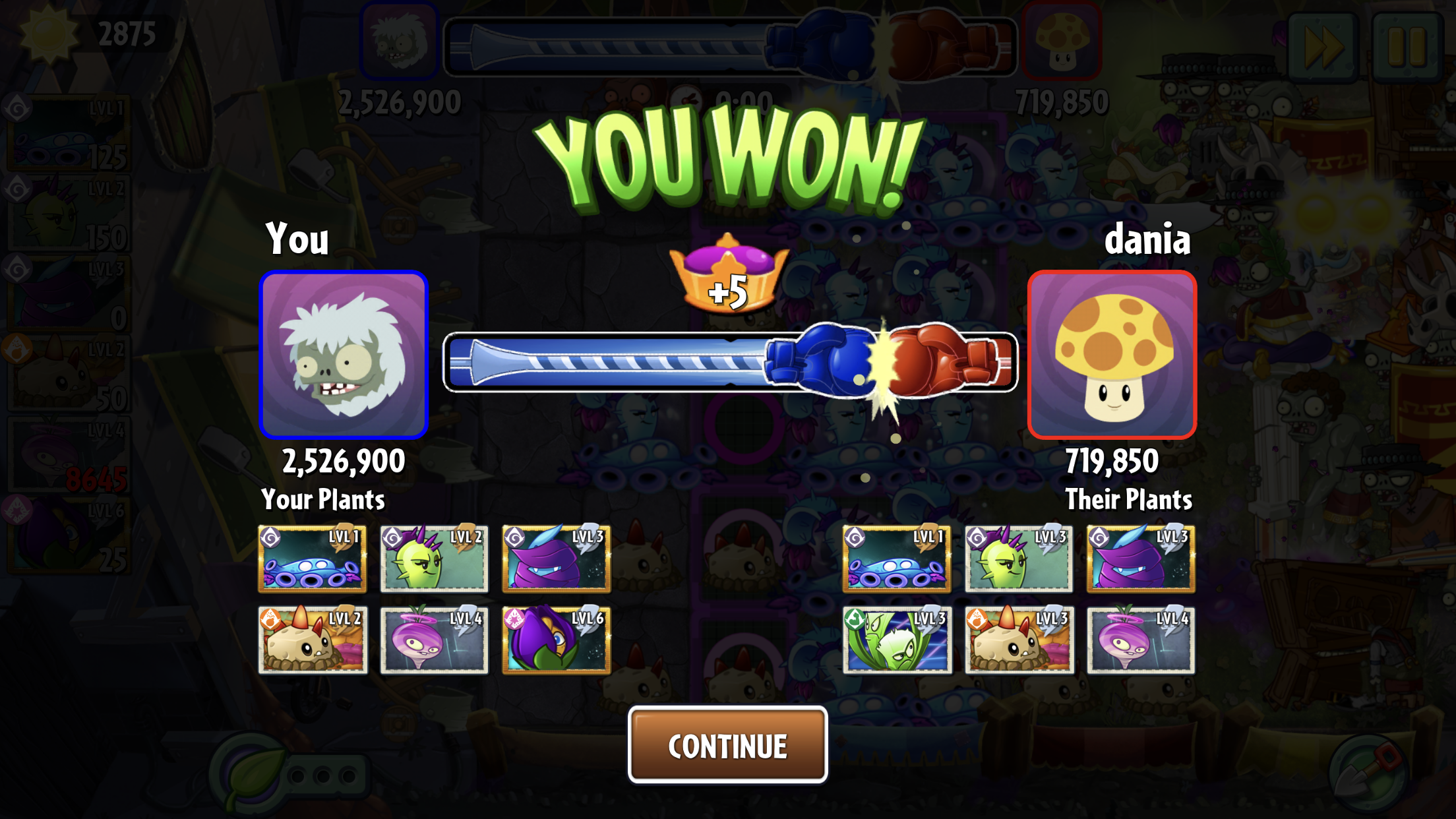Continue past the victory screen

[727, 745]
